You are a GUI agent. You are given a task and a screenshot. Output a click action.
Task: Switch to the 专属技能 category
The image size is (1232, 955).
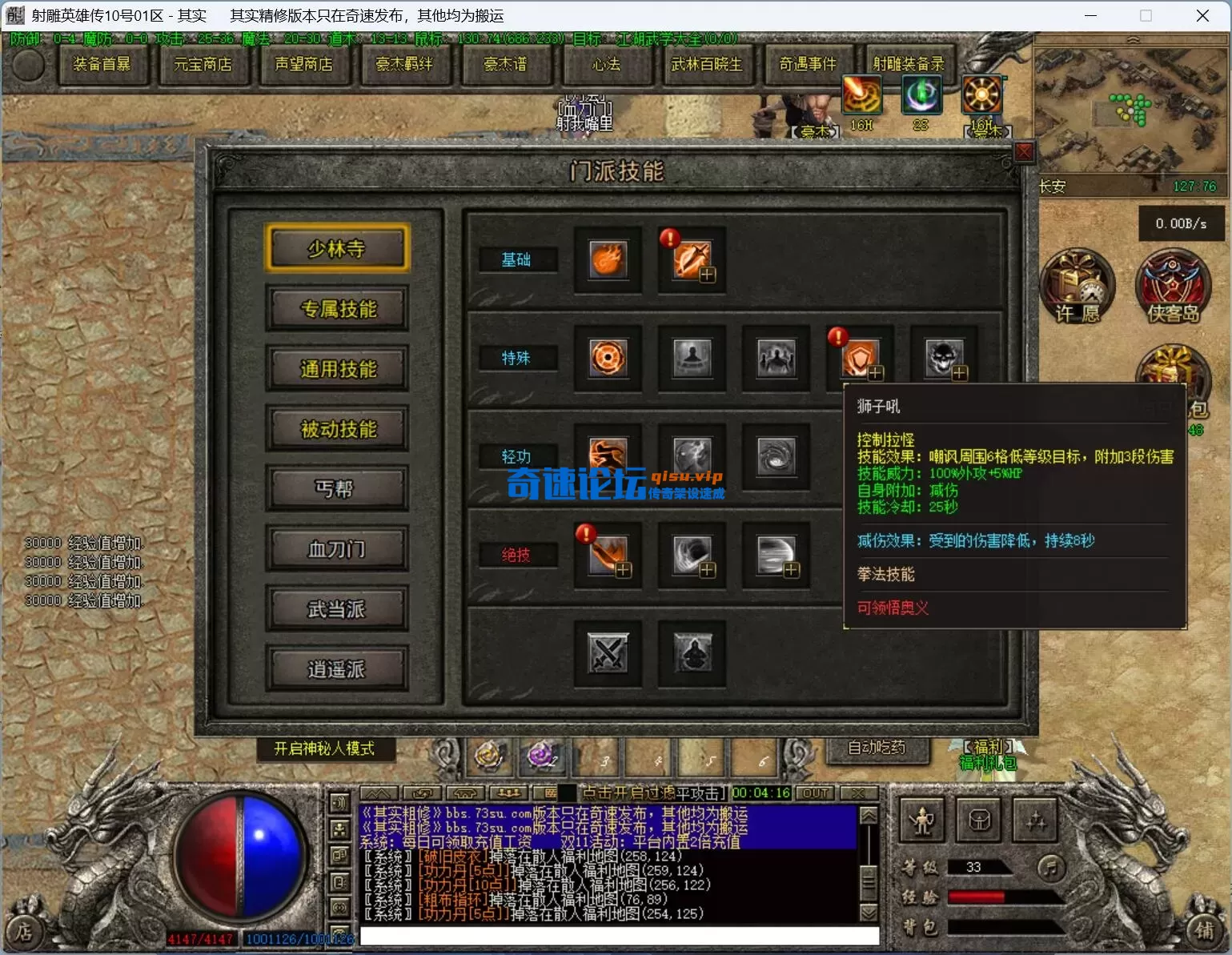coord(337,309)
